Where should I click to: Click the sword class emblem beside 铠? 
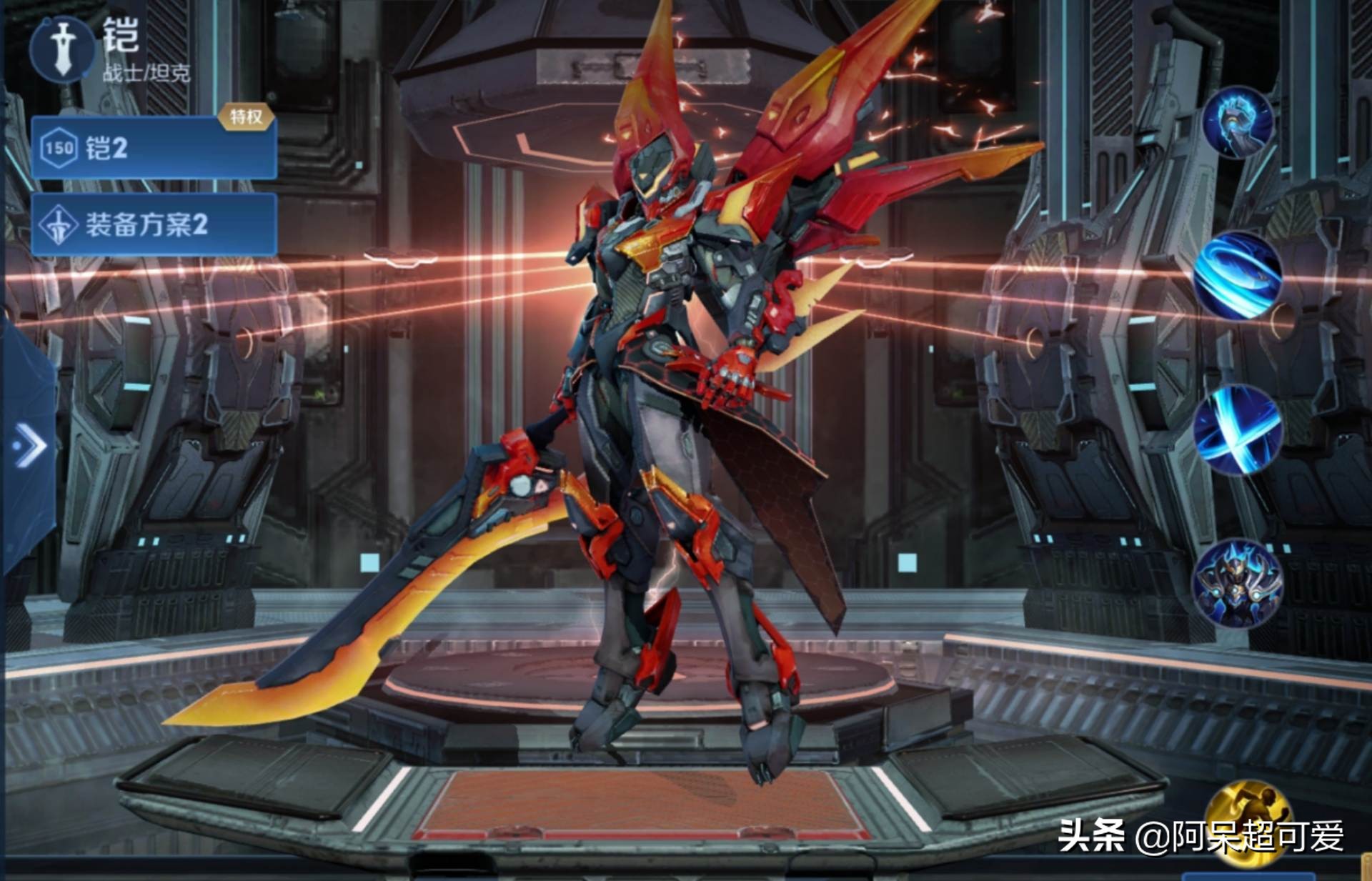63,48
